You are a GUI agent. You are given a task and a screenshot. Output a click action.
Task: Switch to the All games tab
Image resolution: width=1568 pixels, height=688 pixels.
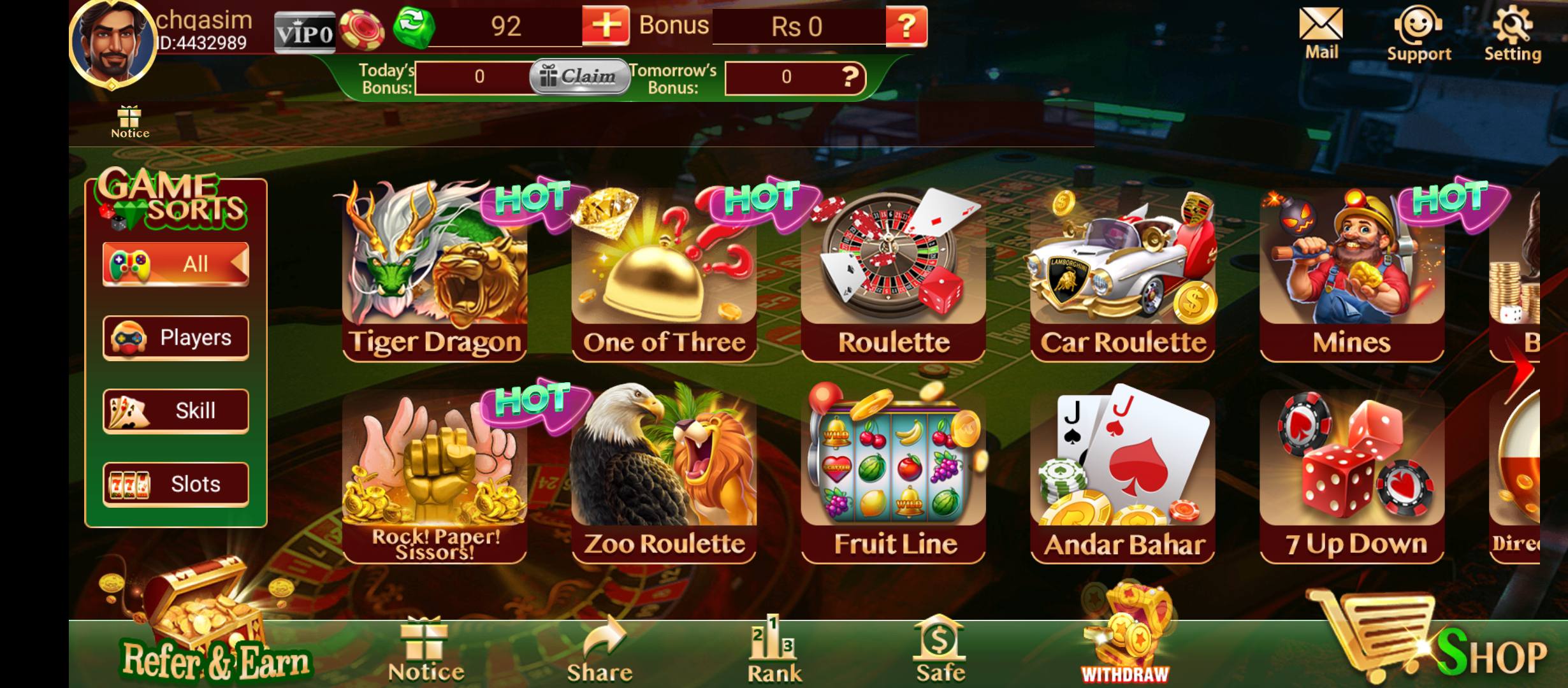pos(177,263)
